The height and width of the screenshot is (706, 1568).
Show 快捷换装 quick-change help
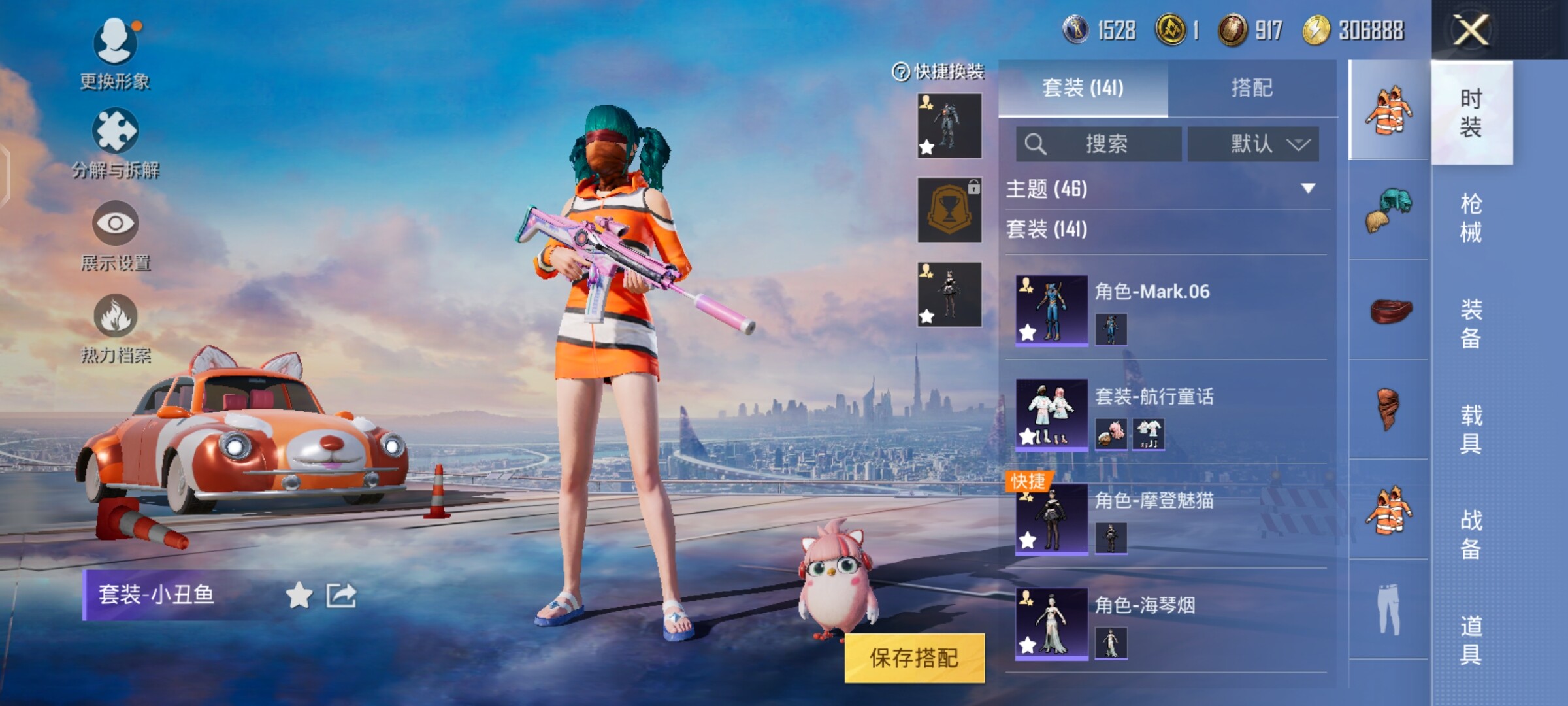click(x=901, y=72)
